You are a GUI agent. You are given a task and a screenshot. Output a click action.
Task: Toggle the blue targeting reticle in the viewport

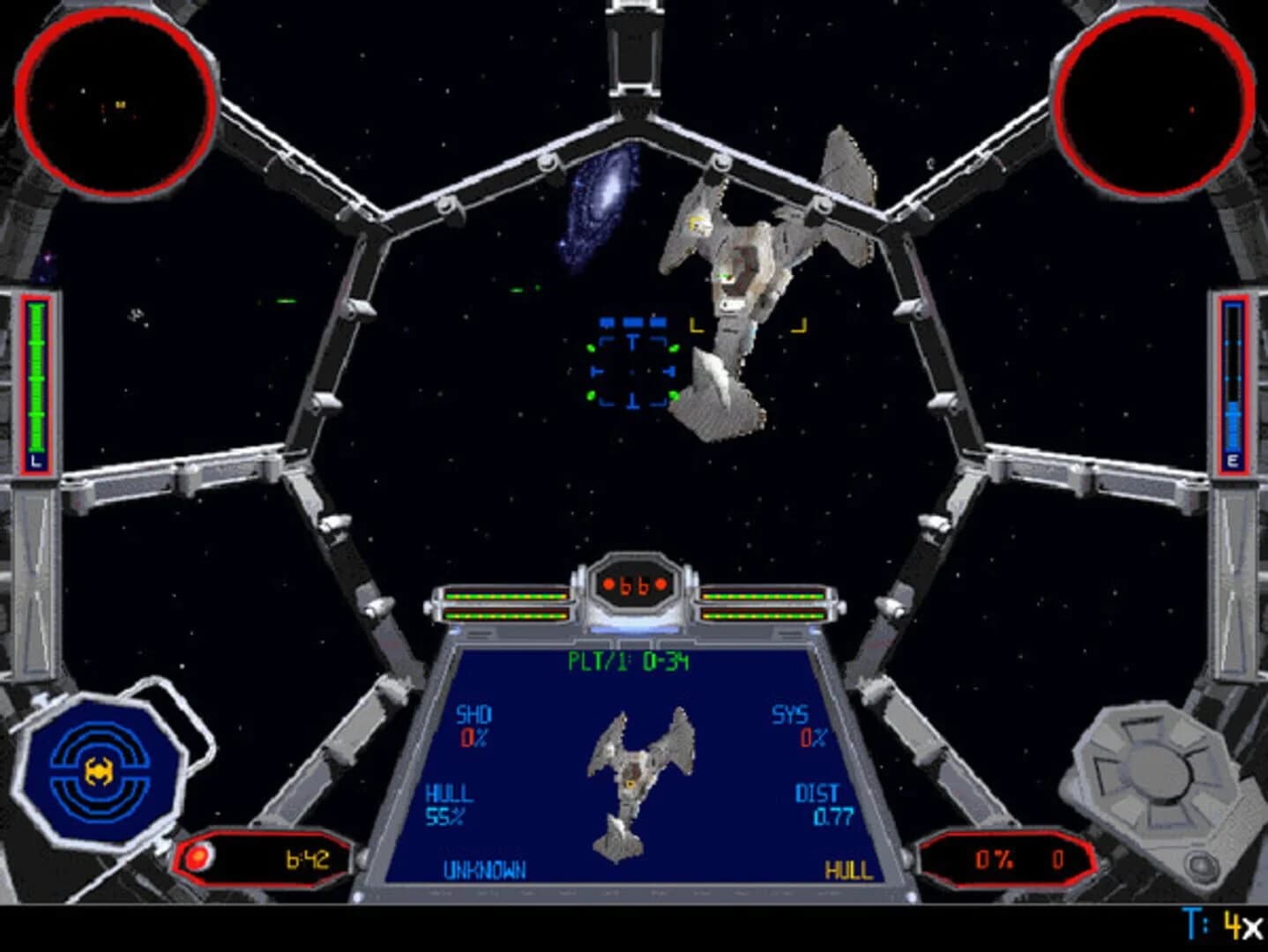tap(632, 362)
